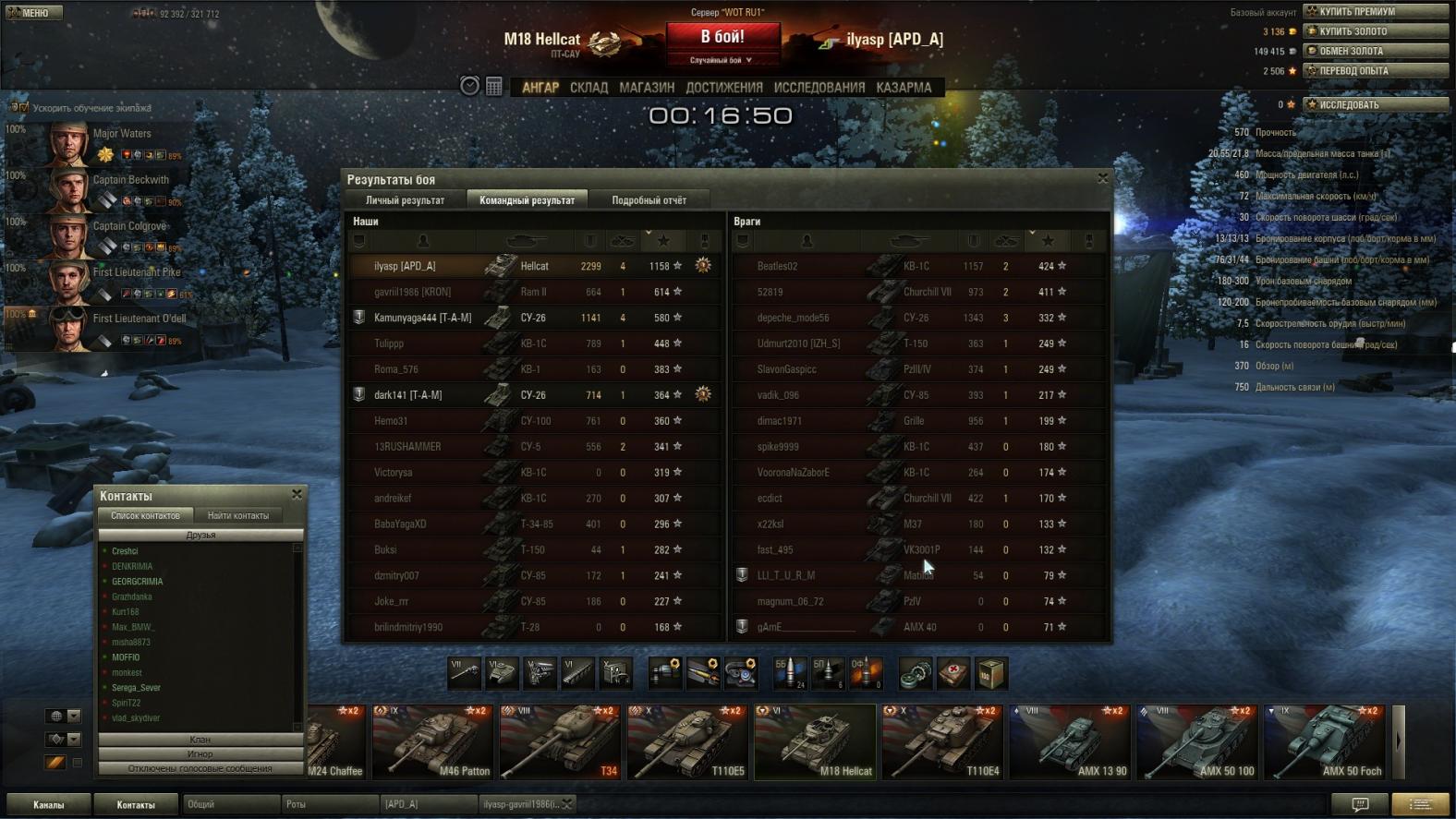Open the Подробный отчёт tab
Viewport: 1456px width, 819px height.
pos(649,200)
